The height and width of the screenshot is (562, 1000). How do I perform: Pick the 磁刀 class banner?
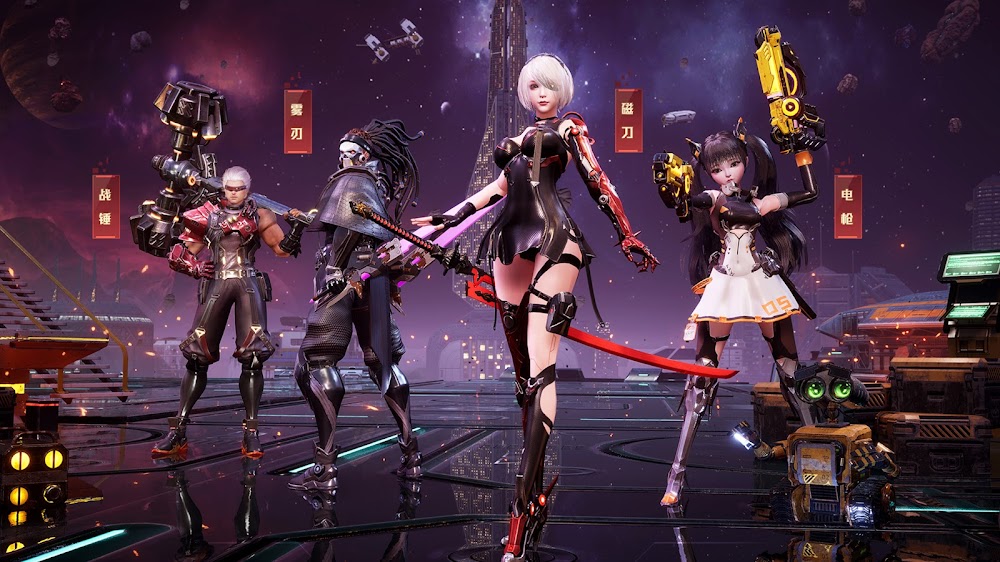[x=628, y=120]
